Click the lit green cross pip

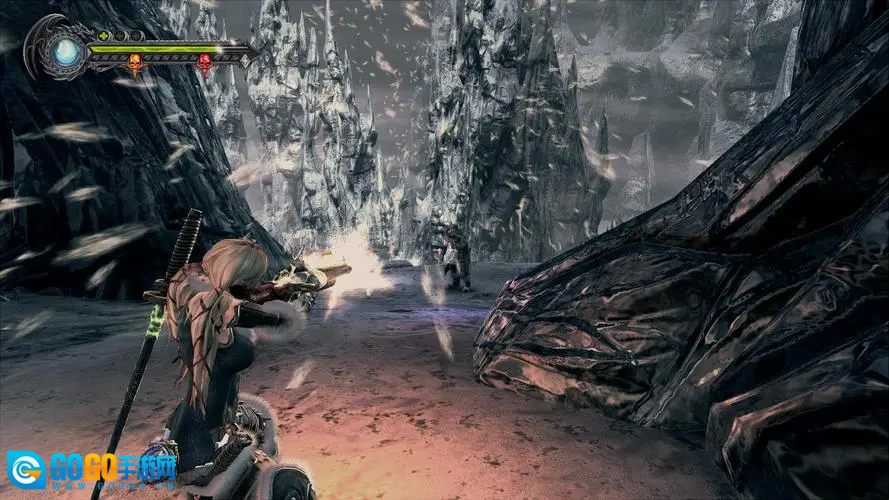[102, 36]
